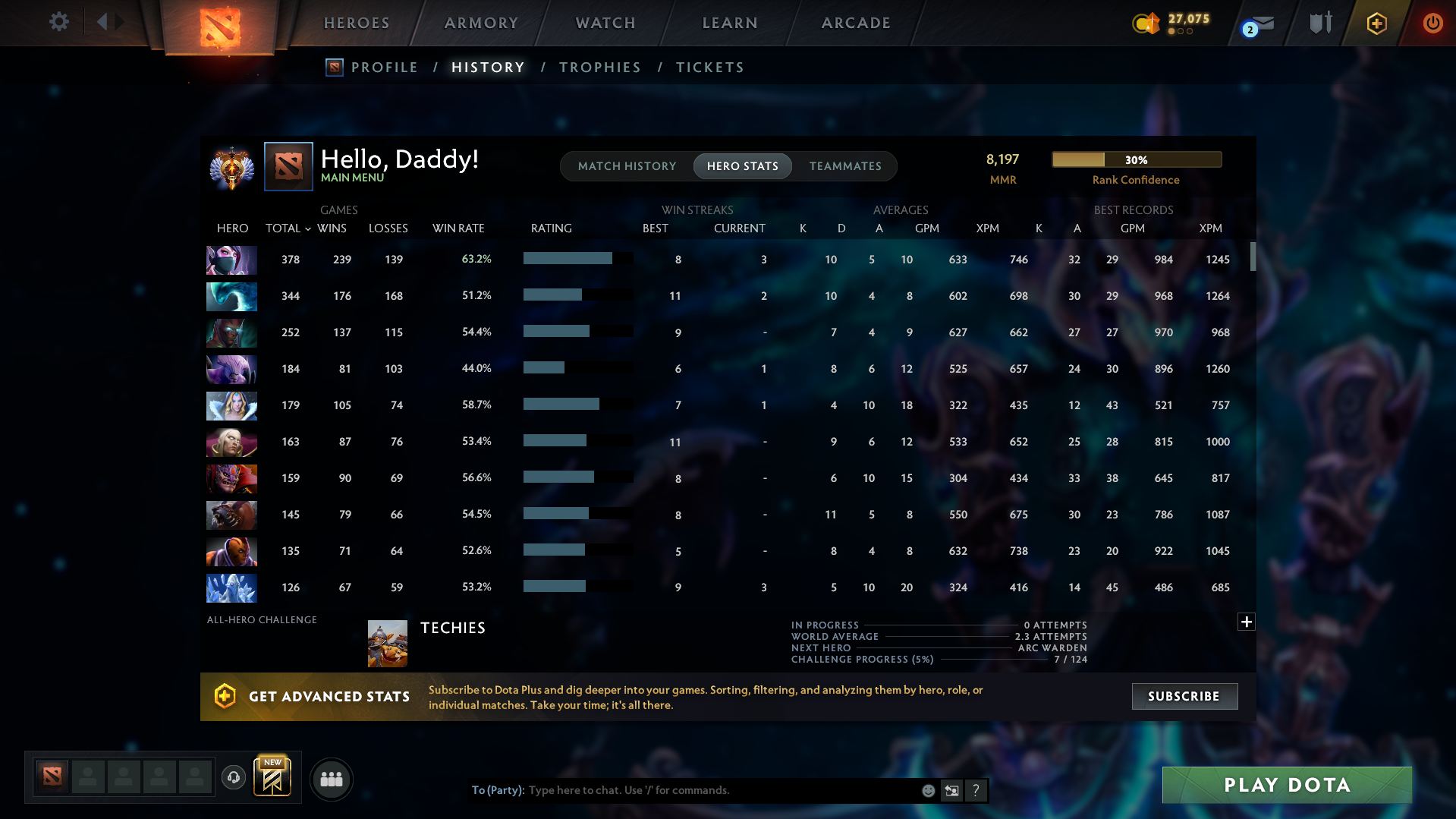Click the Rank Confidence progress bar
The image size is (1456, 819).
(x=1137, y=159)
